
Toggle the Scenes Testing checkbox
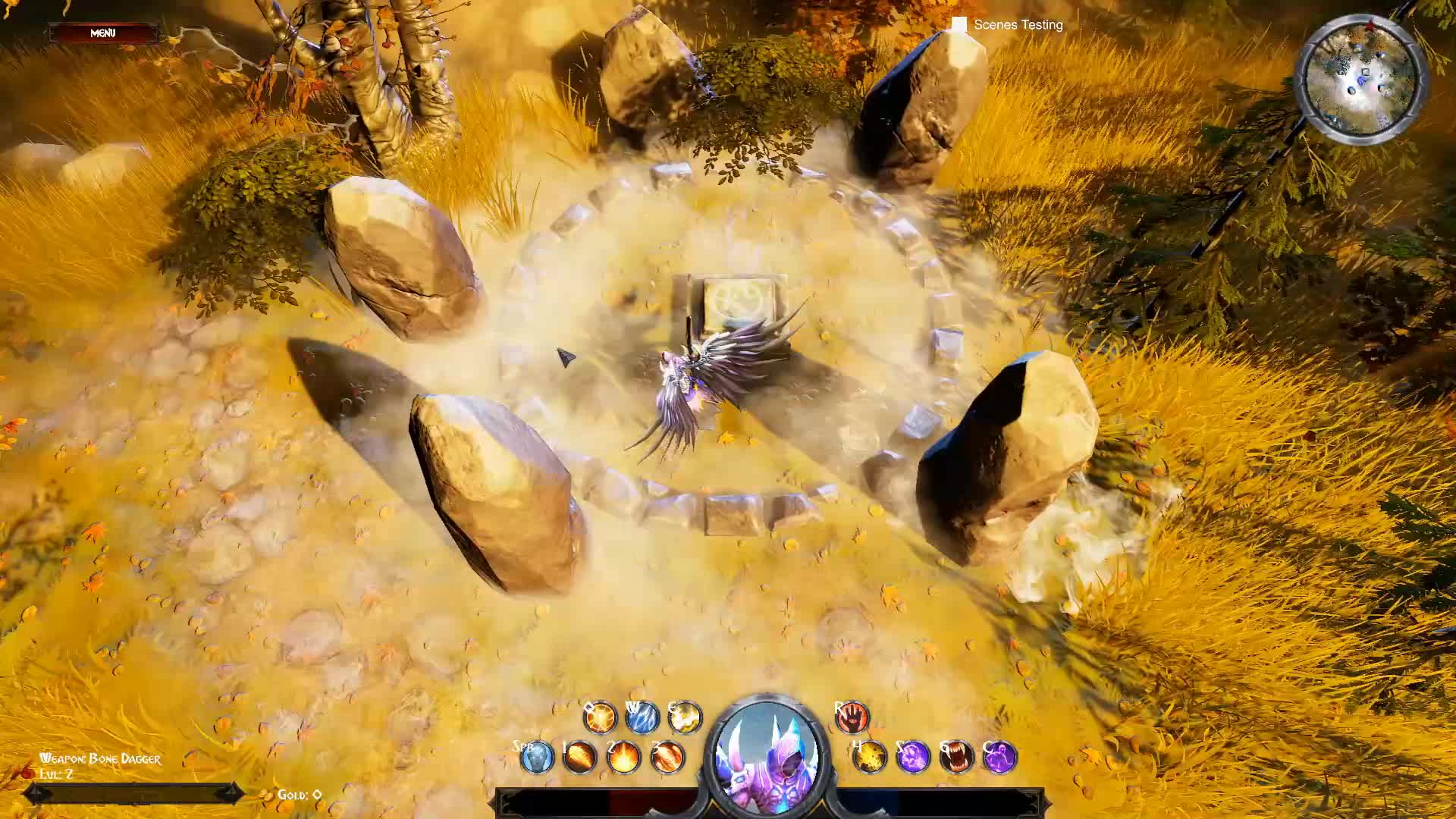click(x=959, y=25)
